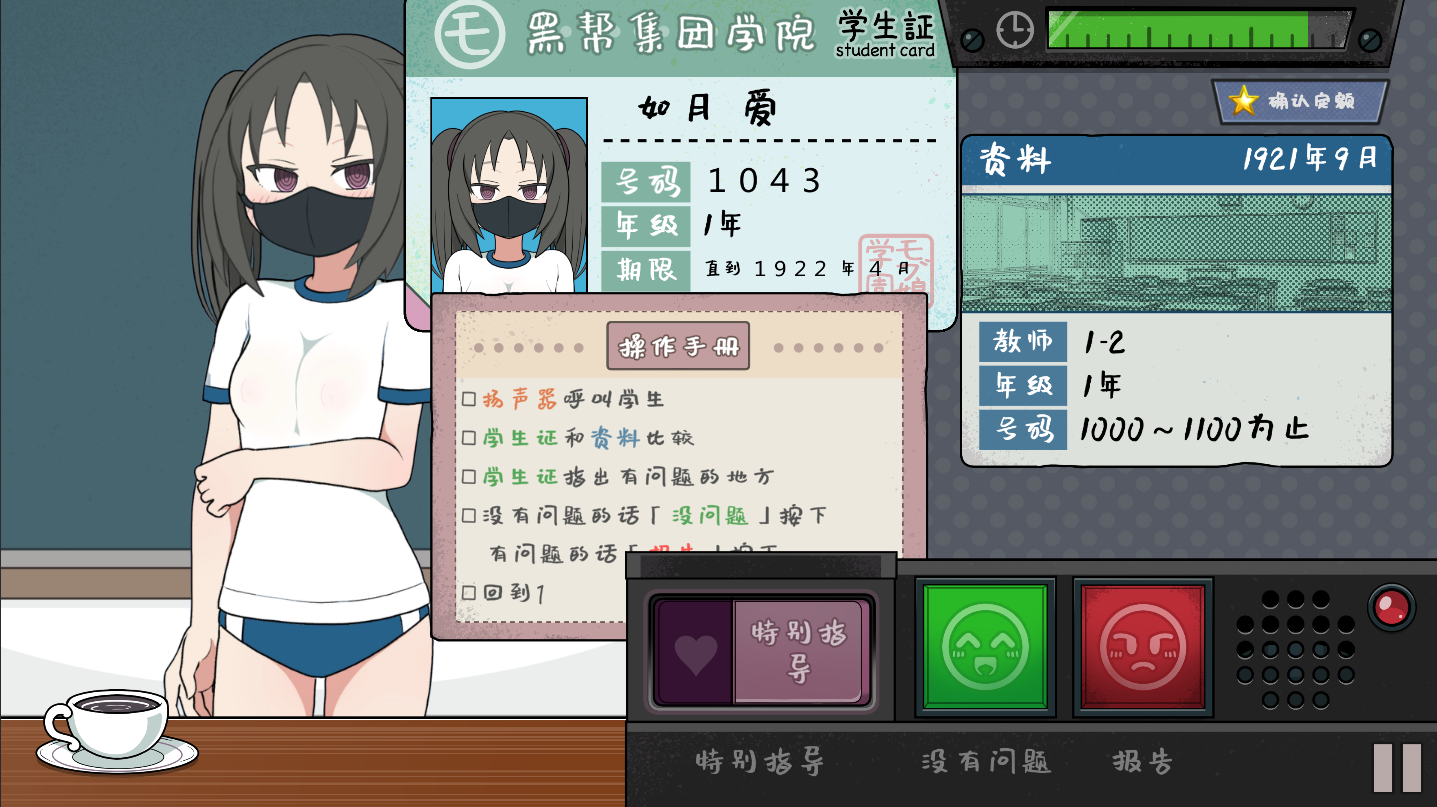Open the 操作手册 operations manual sheet
Viewport: 1437px width, 807px height.
(x=678, y=347)
